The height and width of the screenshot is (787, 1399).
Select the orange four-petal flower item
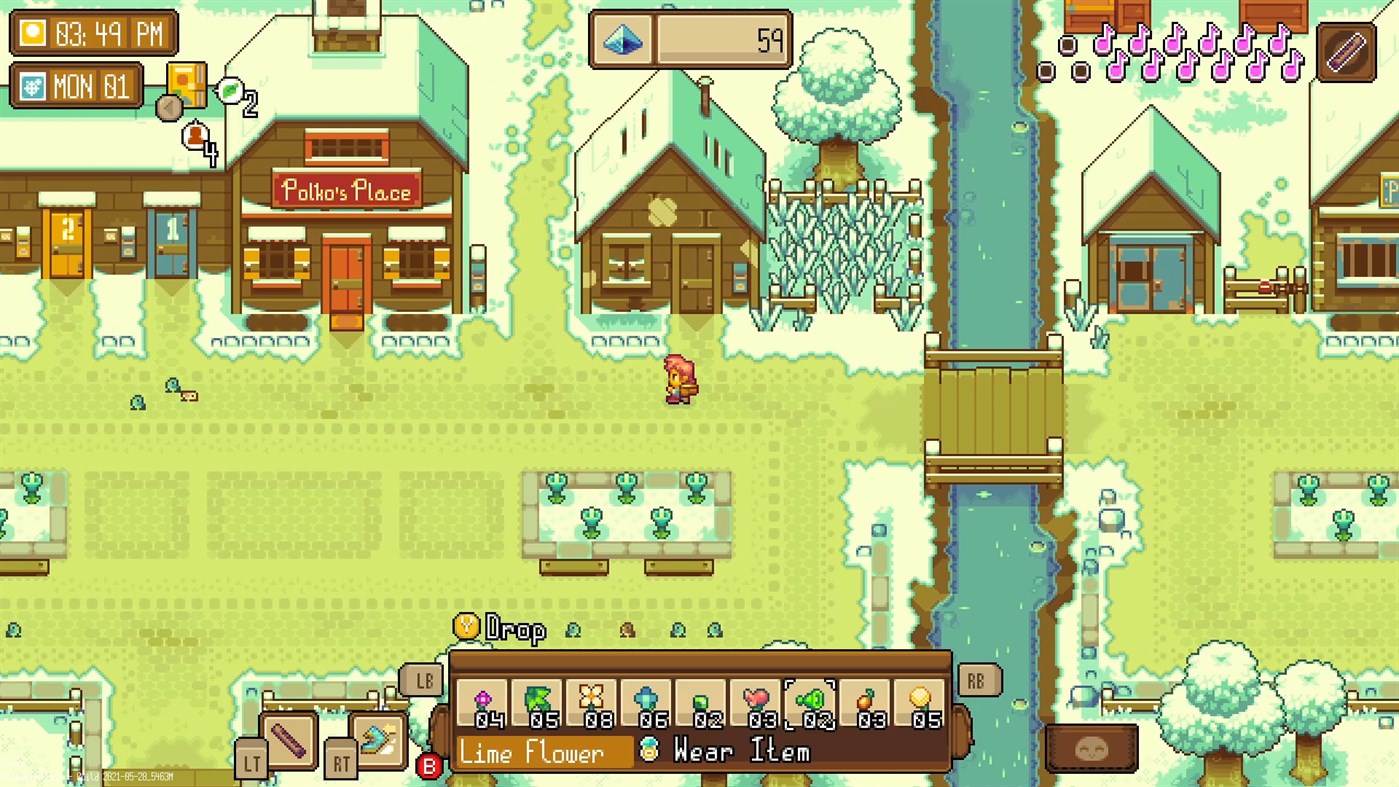[x=591, y=698]
